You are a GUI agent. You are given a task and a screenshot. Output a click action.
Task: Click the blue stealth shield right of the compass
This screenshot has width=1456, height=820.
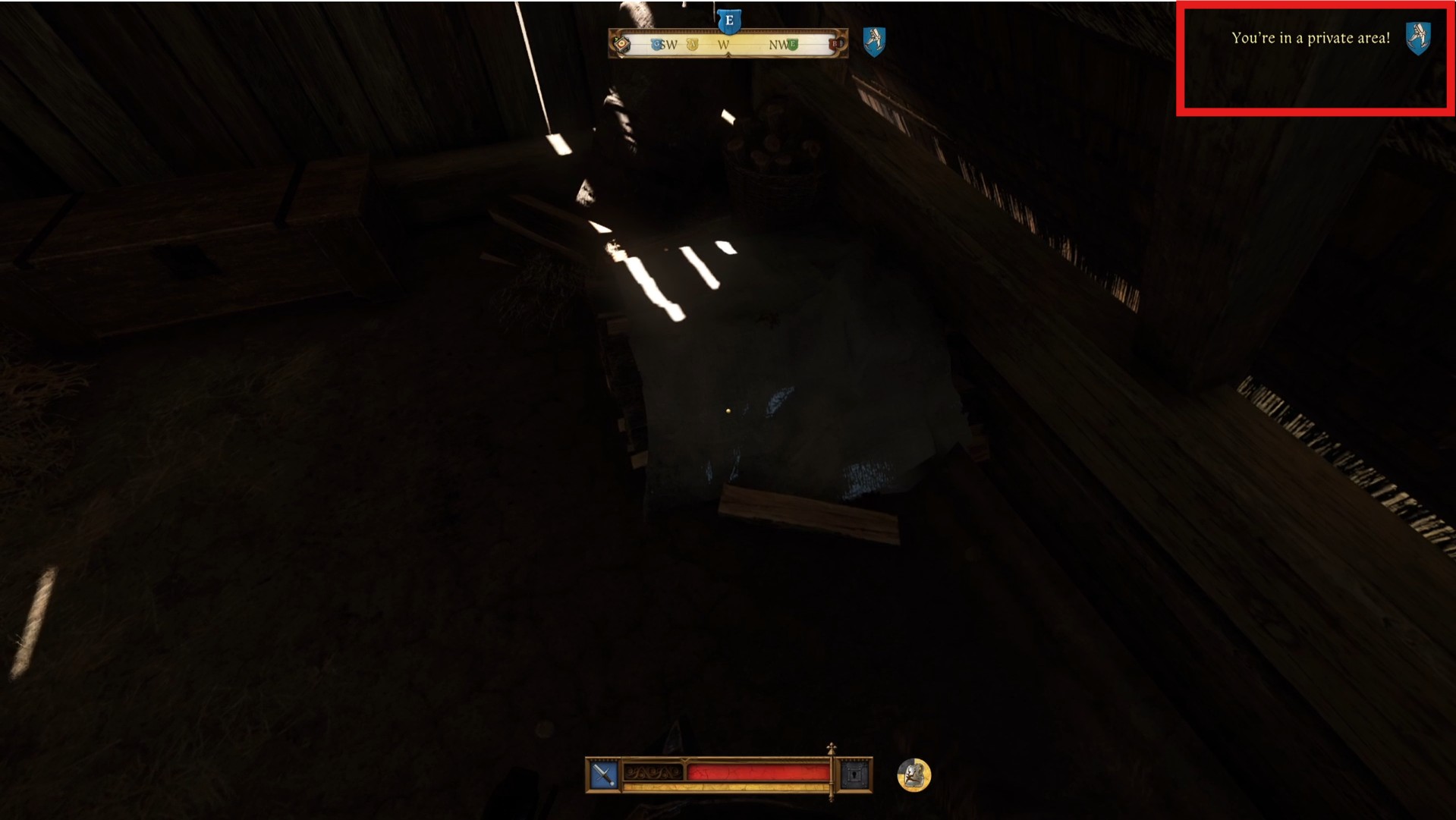873,42
